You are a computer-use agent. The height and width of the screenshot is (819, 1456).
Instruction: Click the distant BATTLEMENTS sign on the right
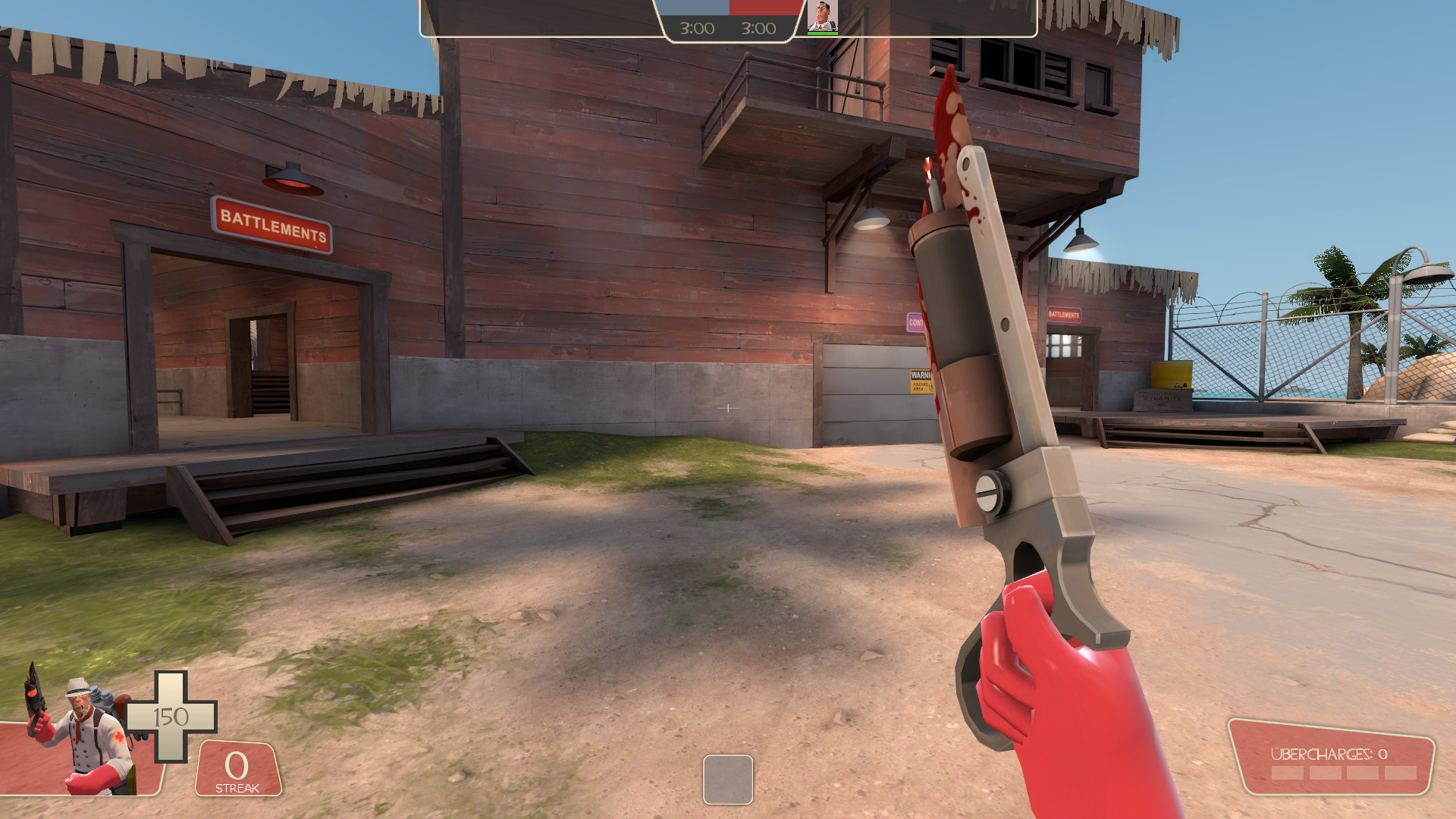coord(1064,313)
